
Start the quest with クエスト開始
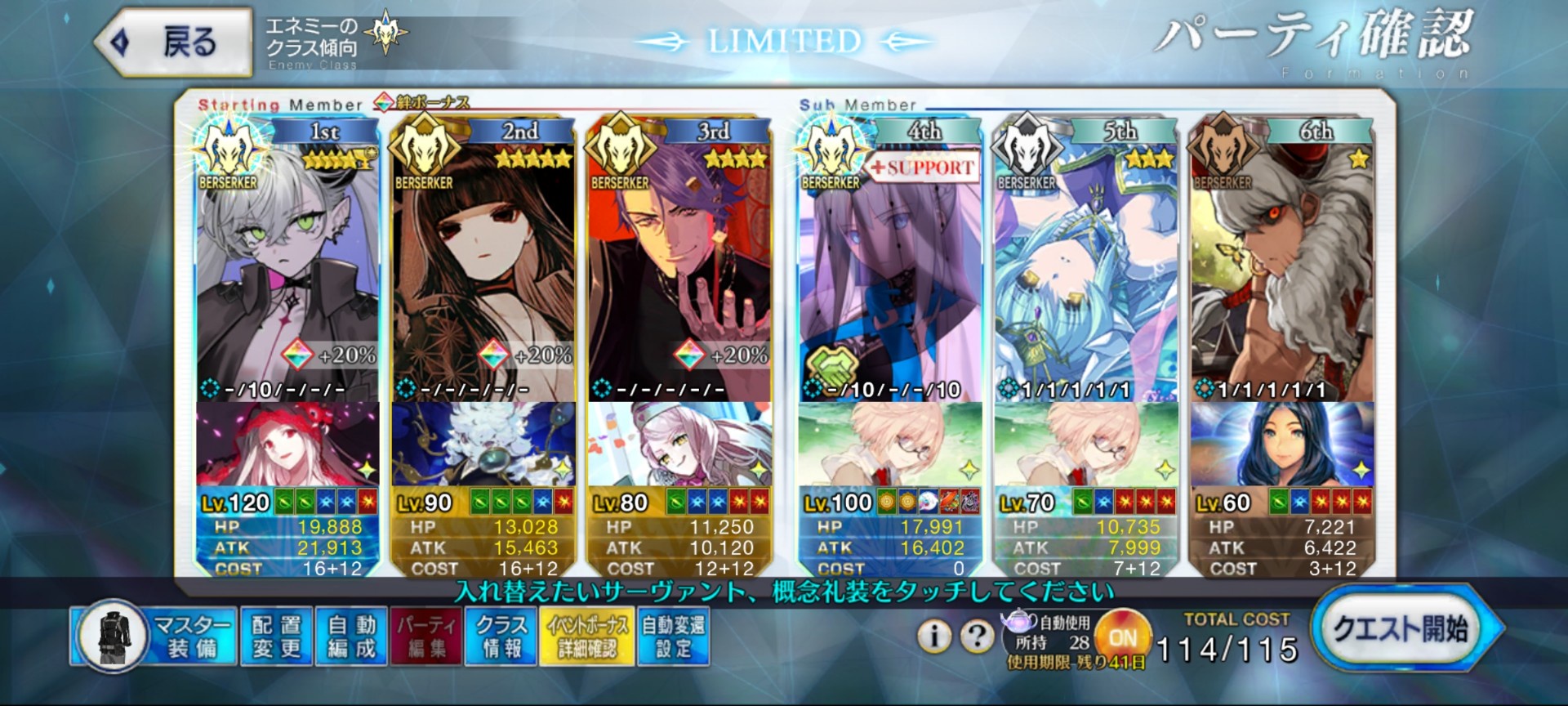click(1401, 629)
